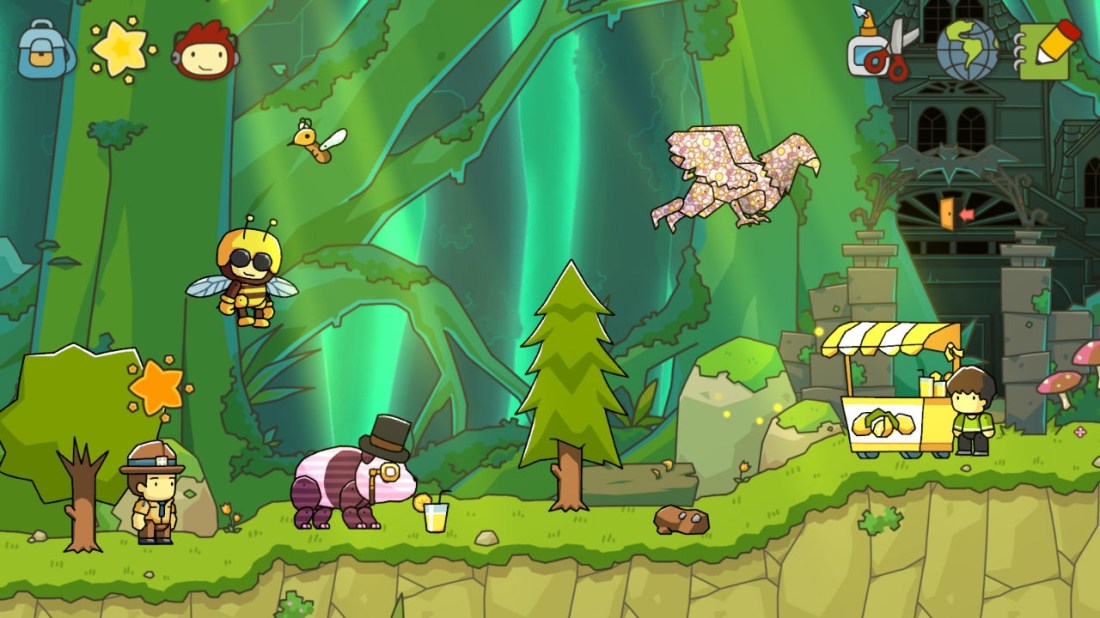Click the yellow Starite shards icon
The width and height of the screenshot is (1100, 618).
click(x=122, y=48)
